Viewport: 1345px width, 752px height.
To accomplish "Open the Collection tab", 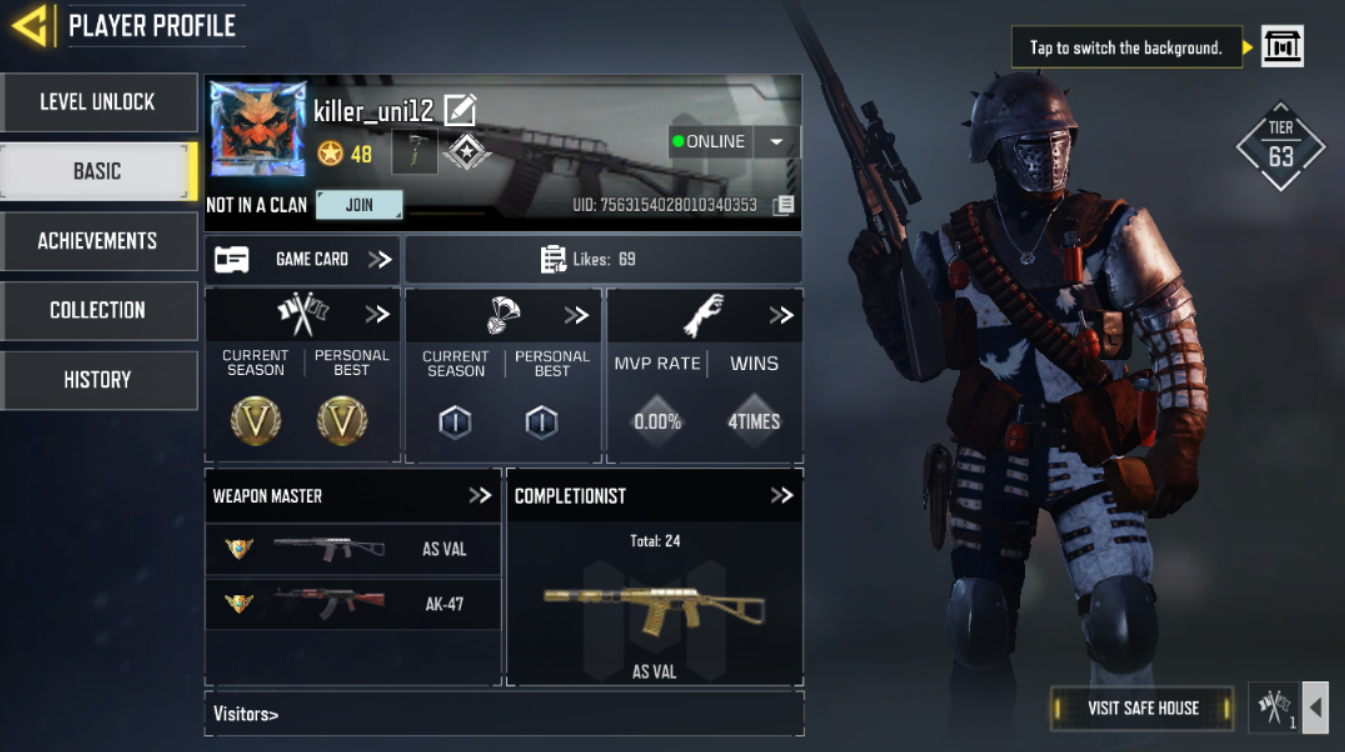I will point(97,310).
